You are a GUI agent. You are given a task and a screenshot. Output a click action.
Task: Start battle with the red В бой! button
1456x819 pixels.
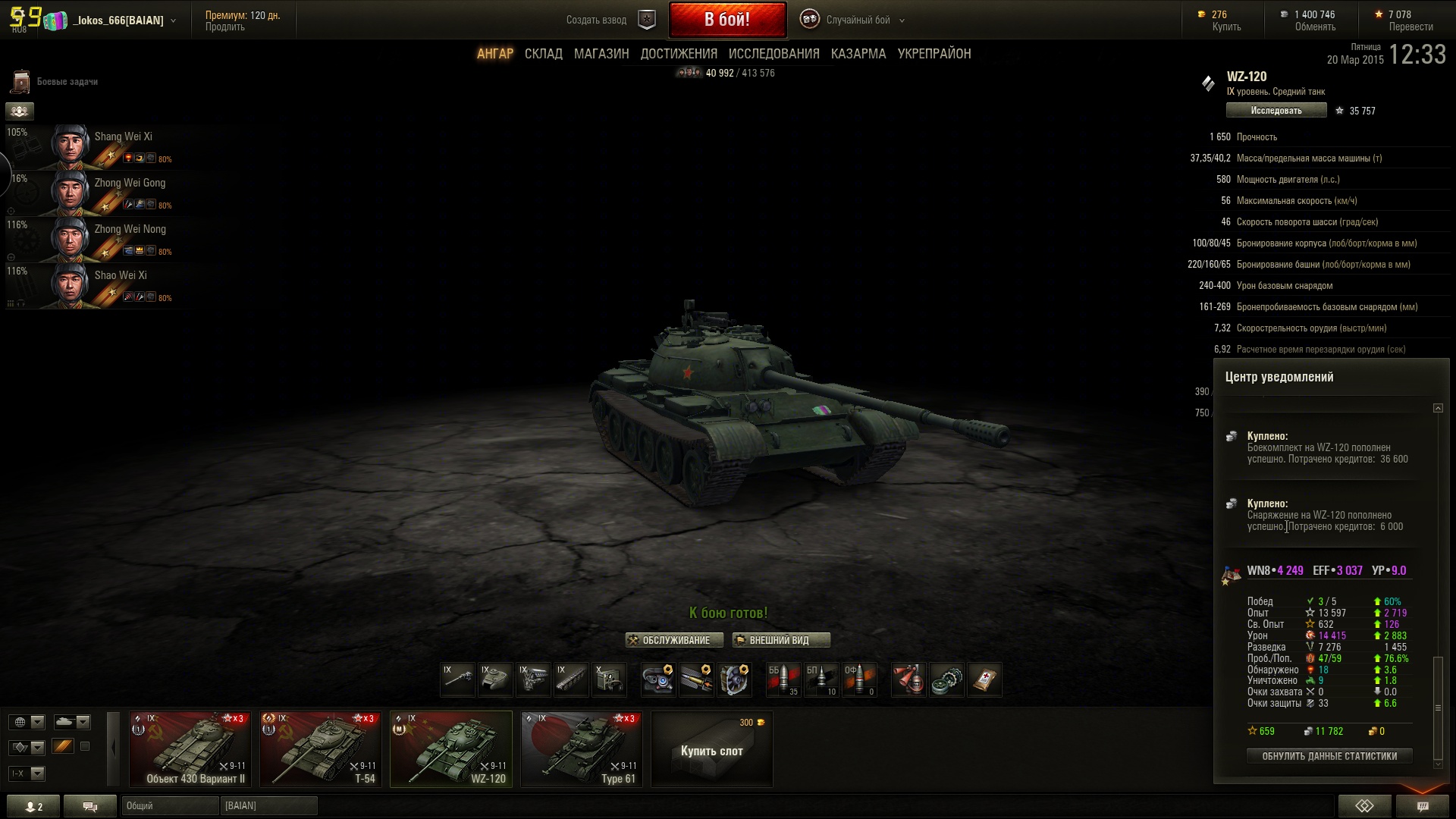(x=727, y=20)
